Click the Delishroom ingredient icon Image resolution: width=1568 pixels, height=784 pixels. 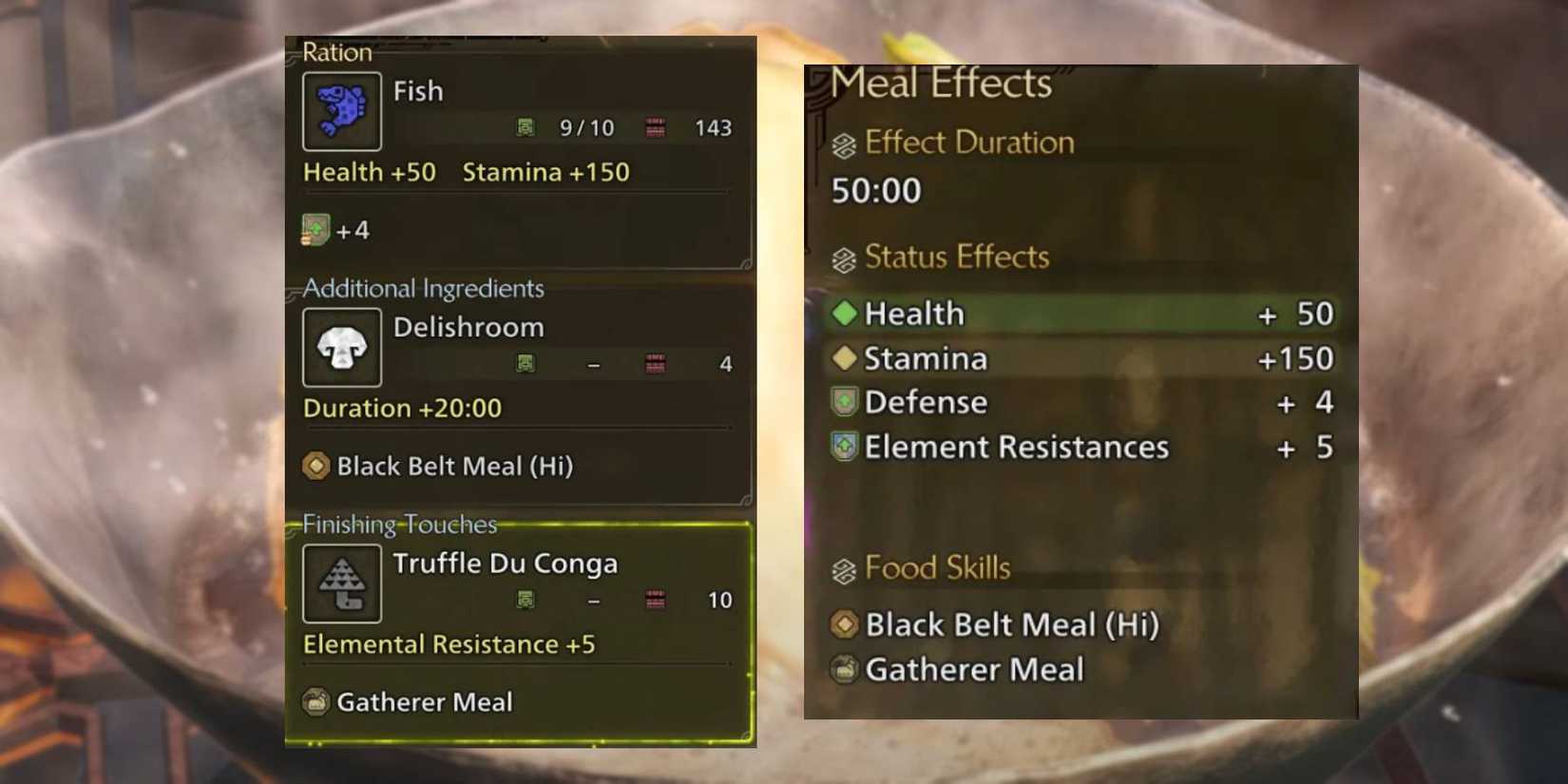[342, 347]
